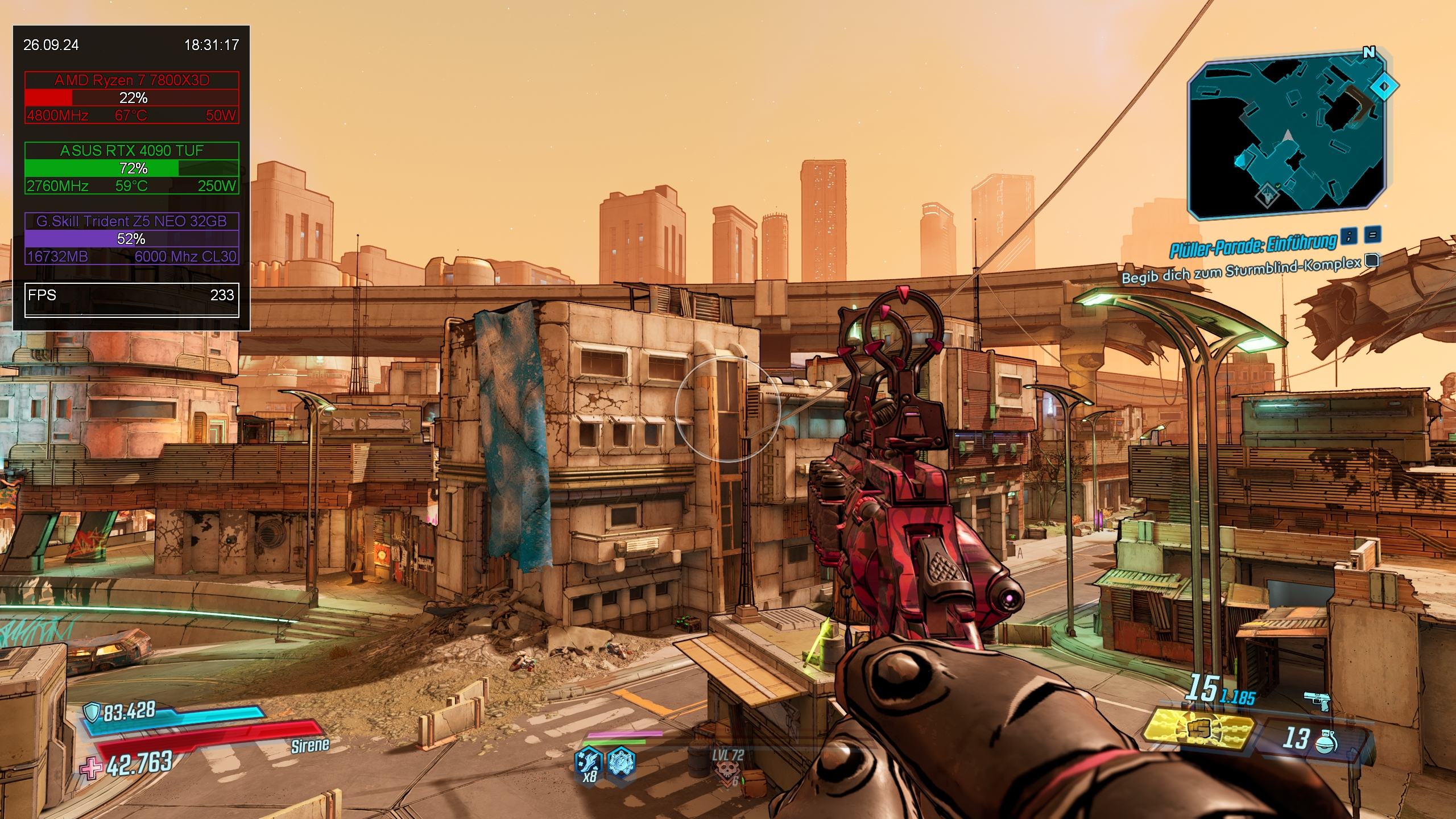Click the FPS counter box in the overlay
The height and width of the screenshot is (819, 1456).
click(131, 299)
